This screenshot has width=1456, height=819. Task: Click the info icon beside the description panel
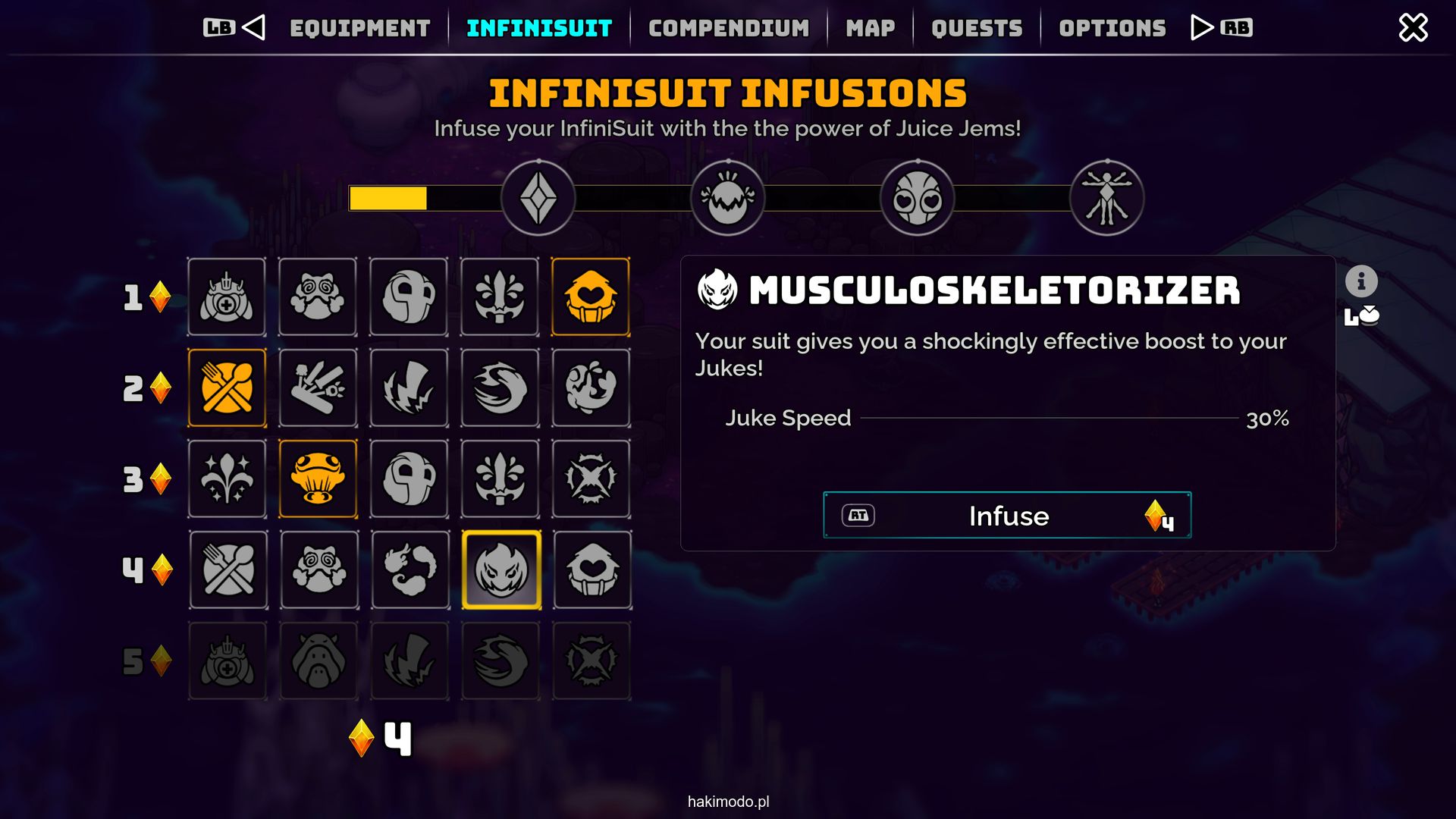click(1361, 281)
